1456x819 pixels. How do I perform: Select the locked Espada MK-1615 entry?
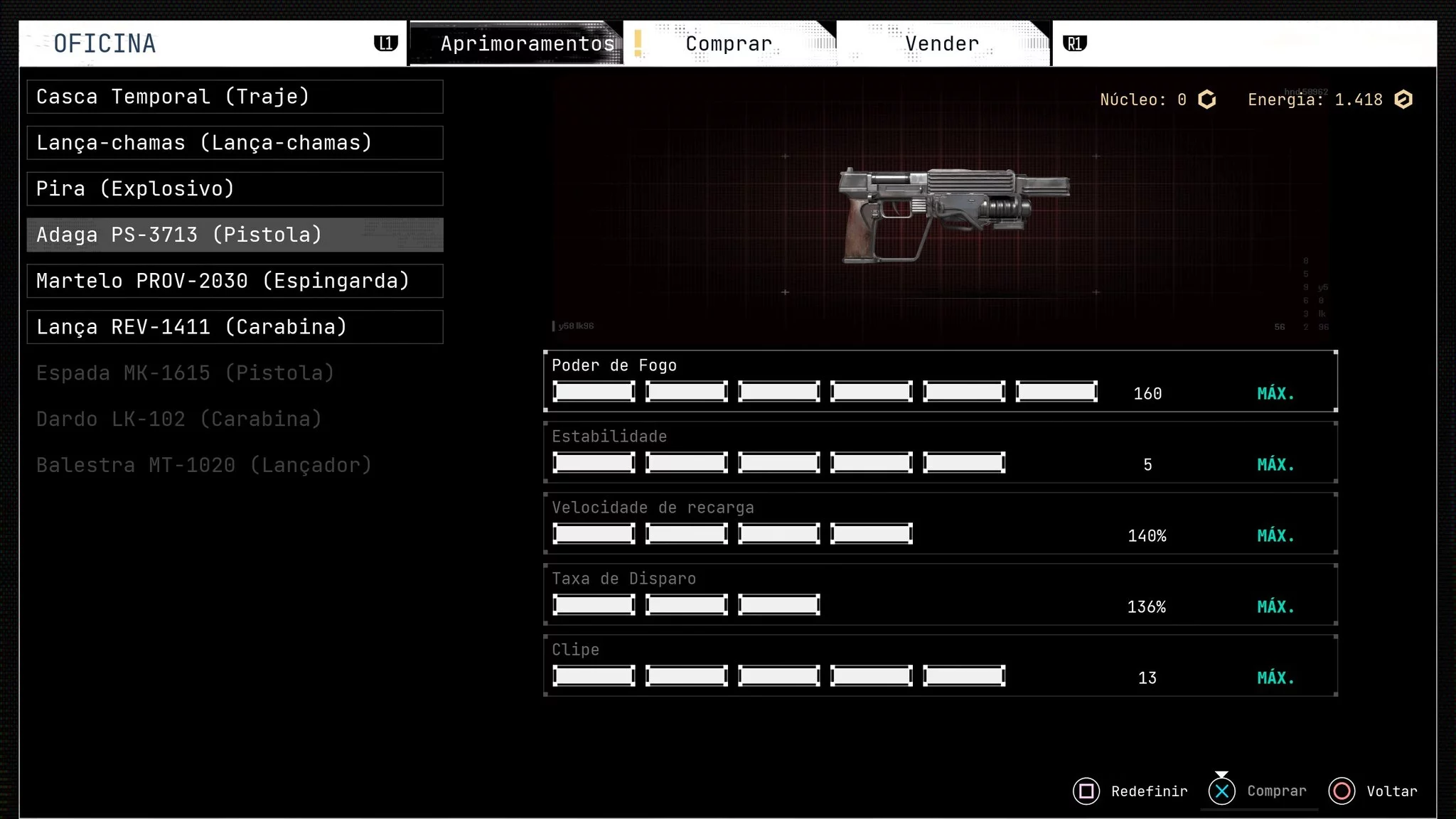click(186, 373)
